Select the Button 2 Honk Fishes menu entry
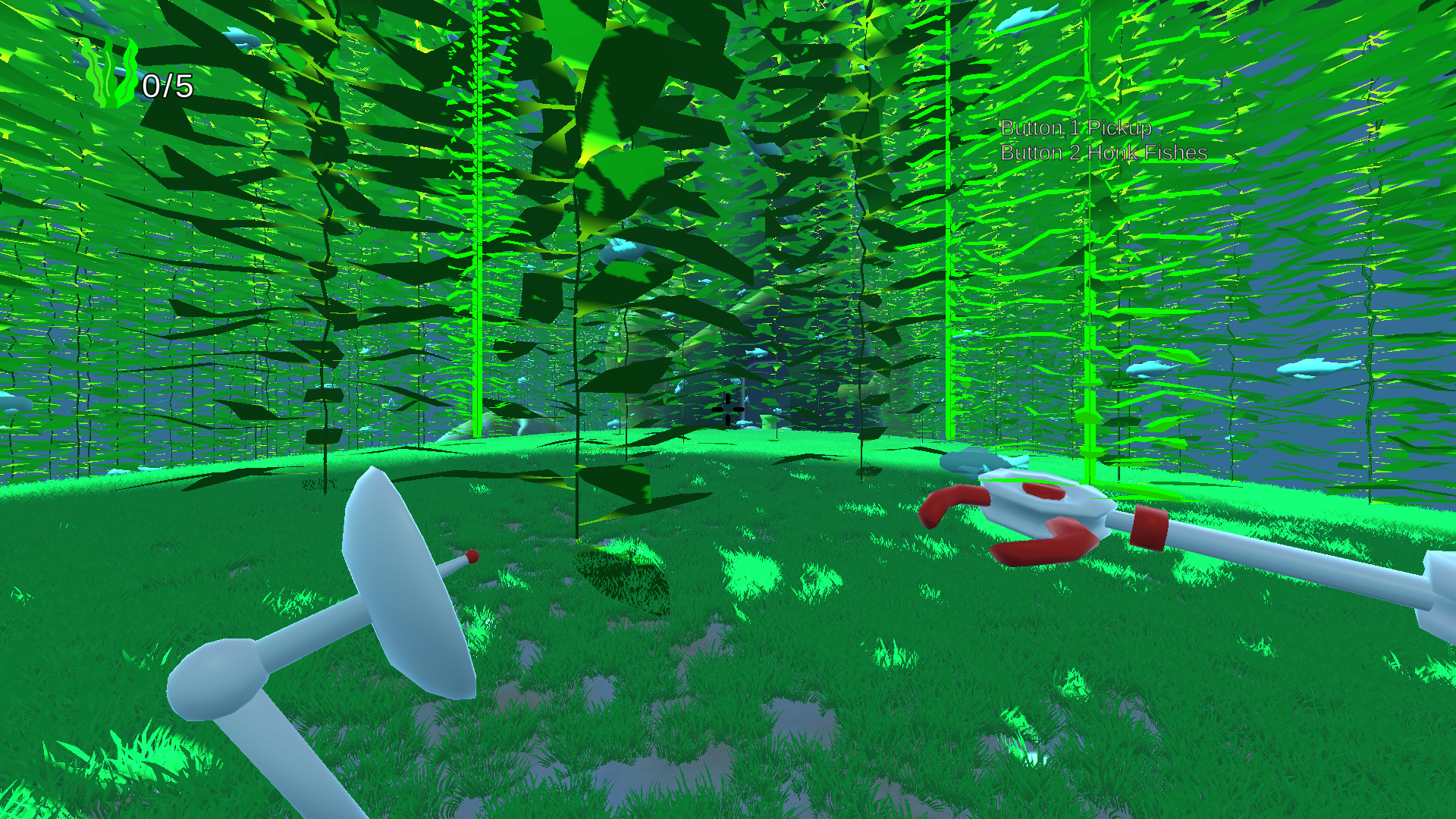The width and height of the screenshot is (1456, 819). click(1103, 152)
